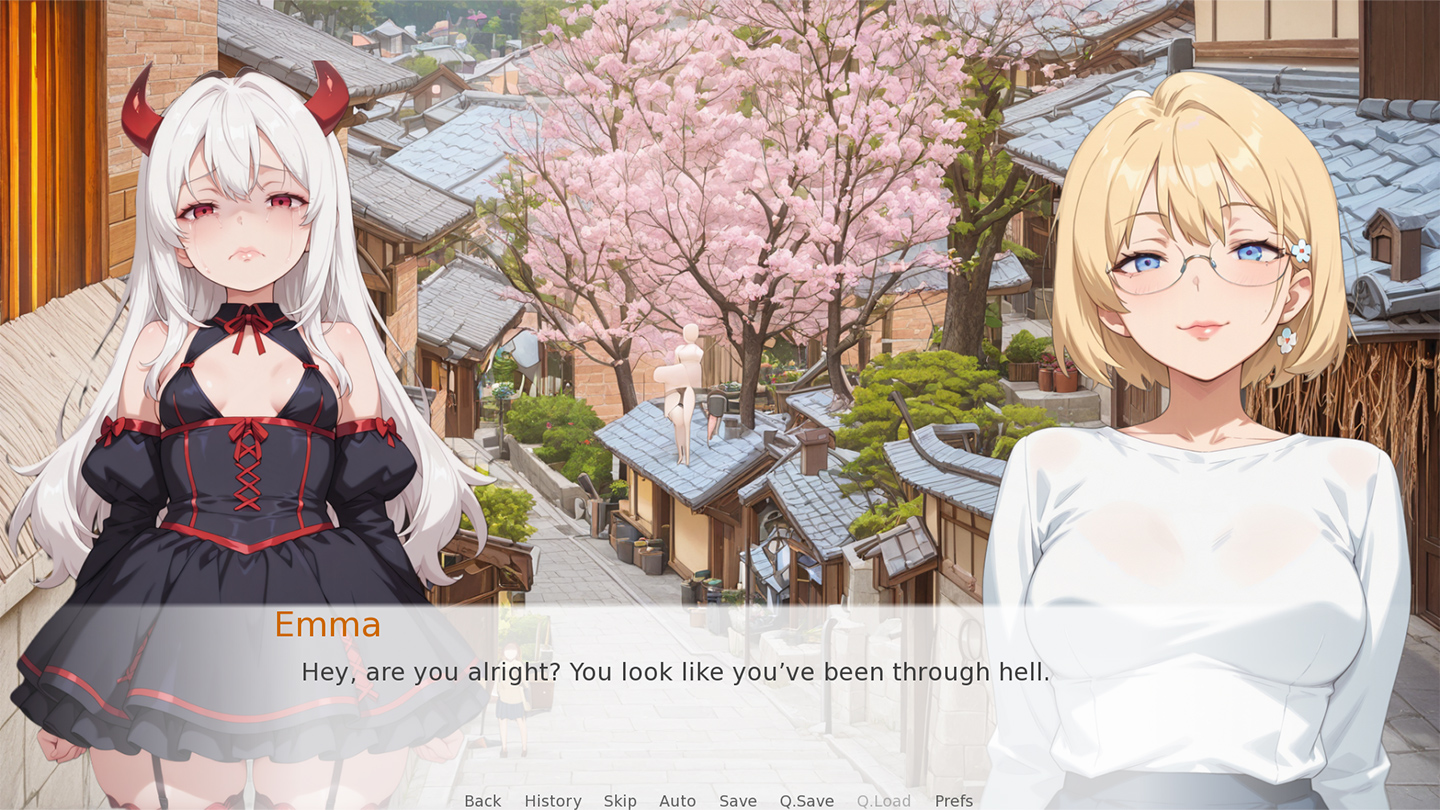This screenshot has height=810, width=1440.
Task: Turn on Auto-advance mode
Action: pyautogui.click(x=678, y=800)
